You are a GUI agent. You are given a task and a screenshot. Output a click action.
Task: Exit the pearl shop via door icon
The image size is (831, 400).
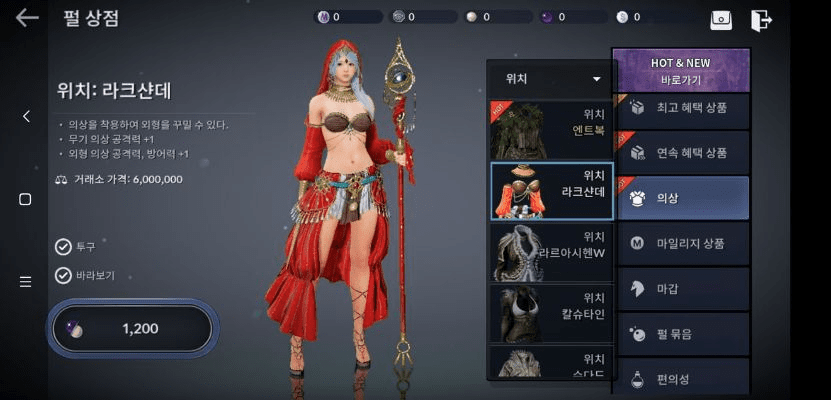(761, 19)
